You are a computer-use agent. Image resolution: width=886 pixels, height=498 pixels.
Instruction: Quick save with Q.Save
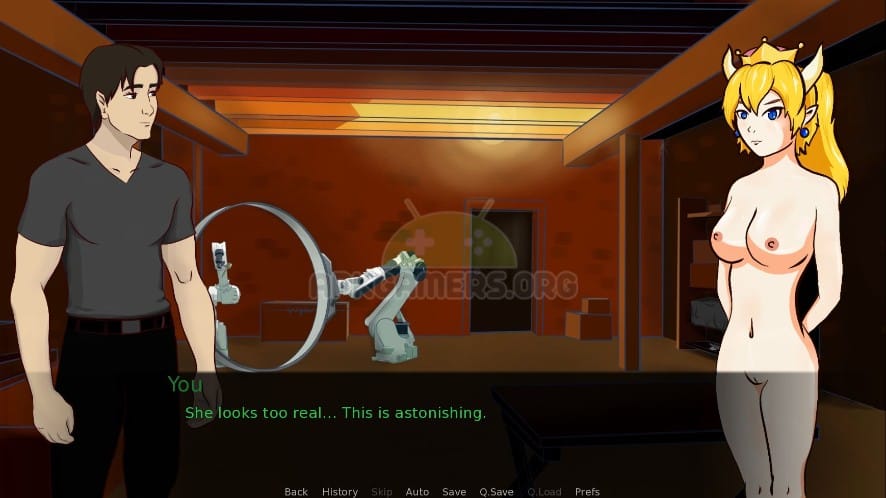496,492
